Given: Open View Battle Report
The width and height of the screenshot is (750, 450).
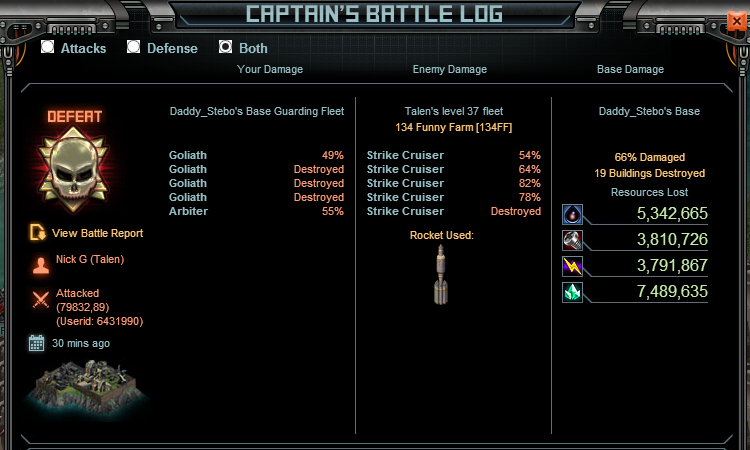Looking at the screenshot, I should [97, 233].
